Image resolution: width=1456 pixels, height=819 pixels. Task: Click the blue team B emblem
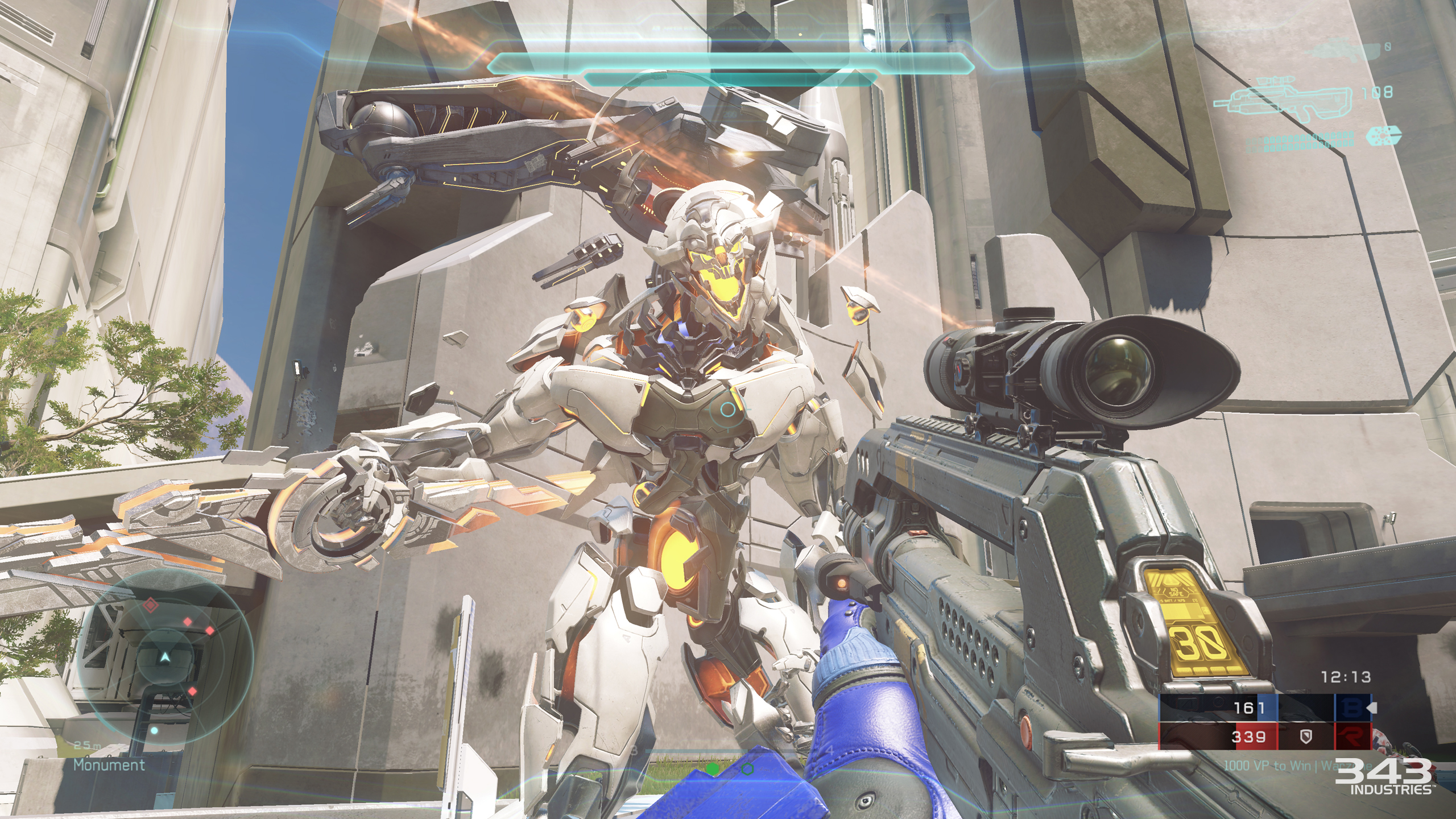pos(1351,708)
